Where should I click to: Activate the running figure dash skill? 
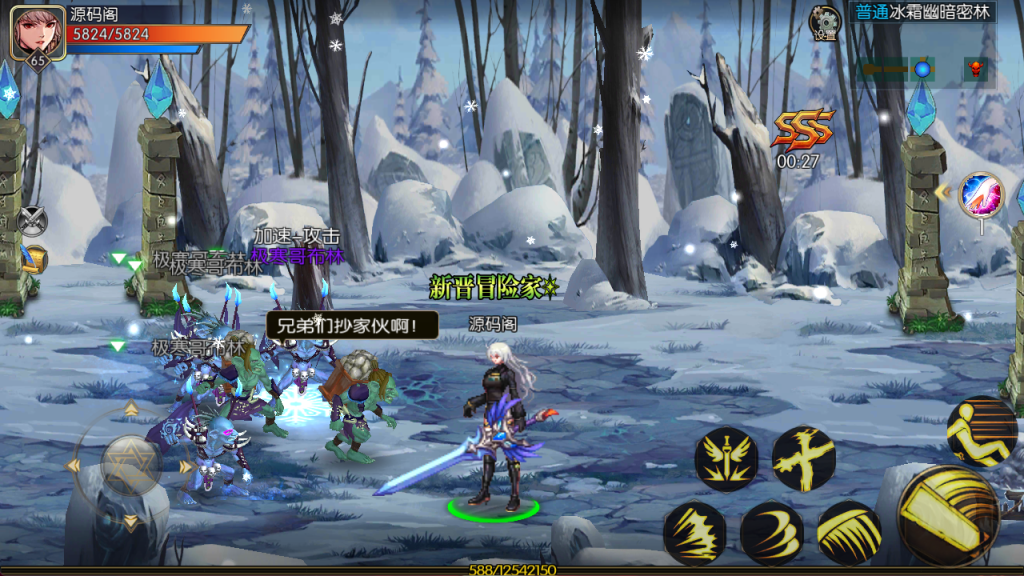coord(981,431)
